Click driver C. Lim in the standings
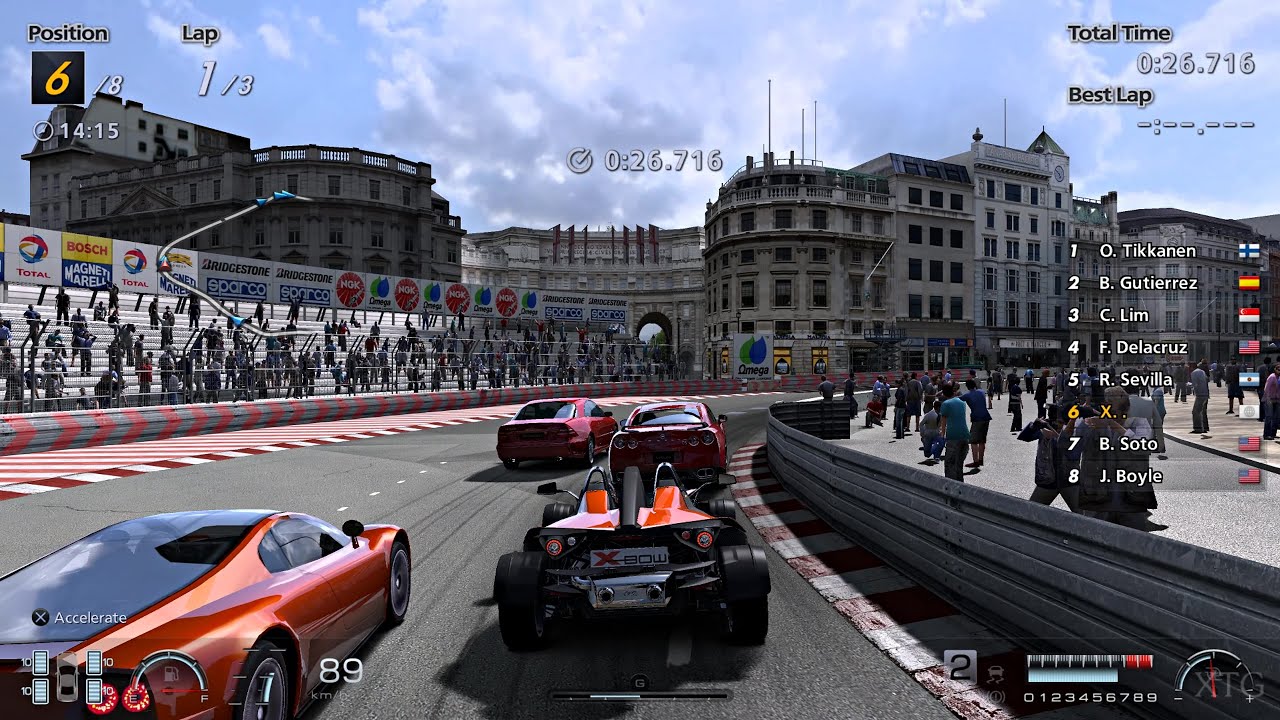Viewport: 1280px width, 720px height. coord(1122,315)
